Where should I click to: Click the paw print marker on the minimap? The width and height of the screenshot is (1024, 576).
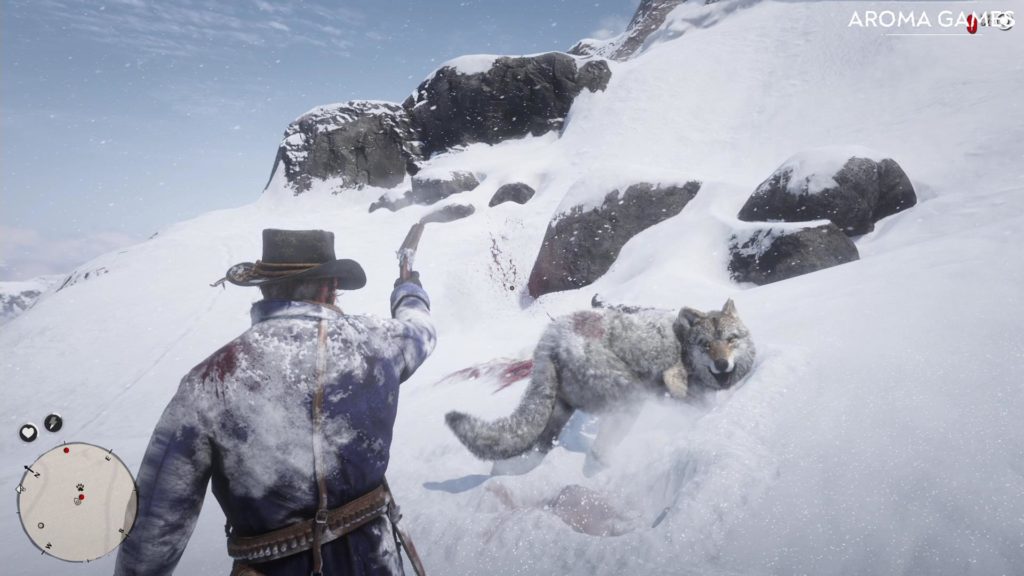(x=79, y=487)
